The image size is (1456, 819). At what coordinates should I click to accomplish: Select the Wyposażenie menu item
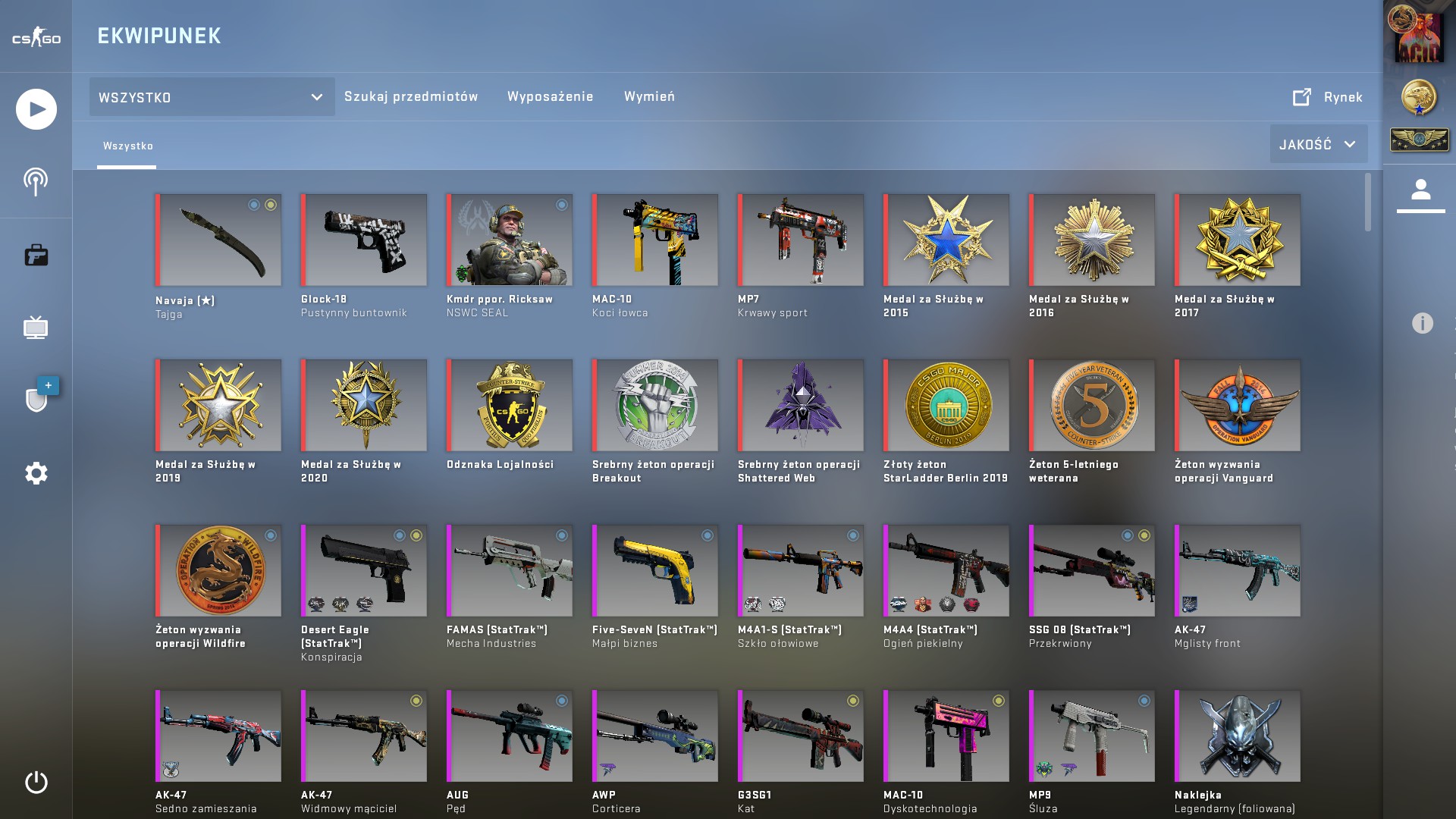(551, 96)
